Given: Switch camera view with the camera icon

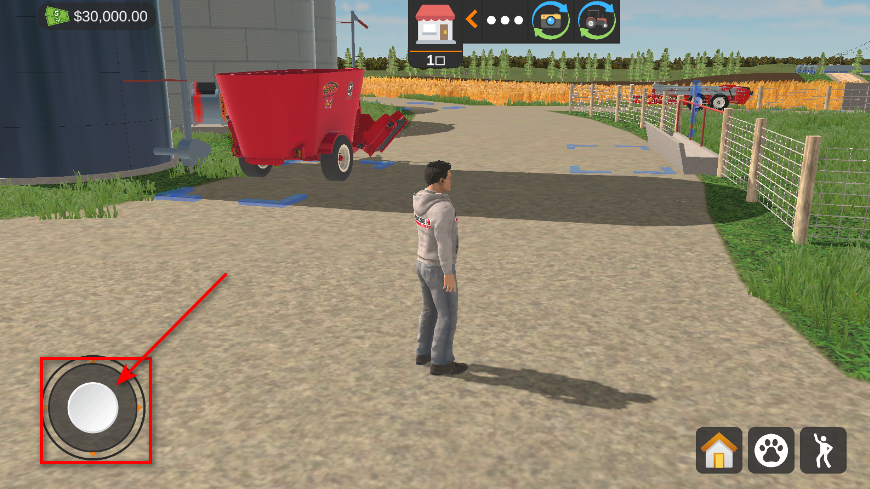Looking at the screenshot, I should pos(550,20).
